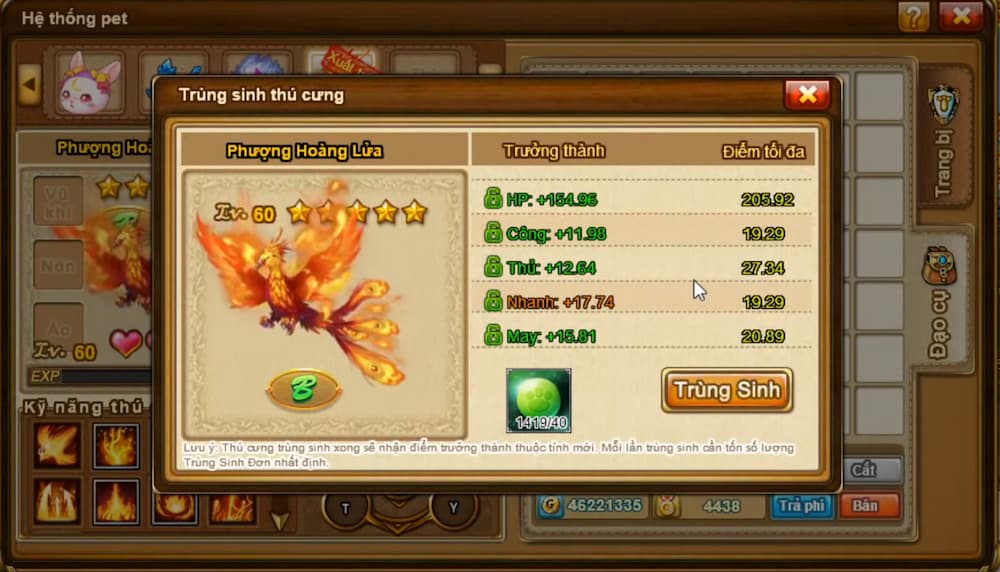1000x572 pixels.
Task: Click the Trùng Sinh rebirth button
Action: coord(726,390)
